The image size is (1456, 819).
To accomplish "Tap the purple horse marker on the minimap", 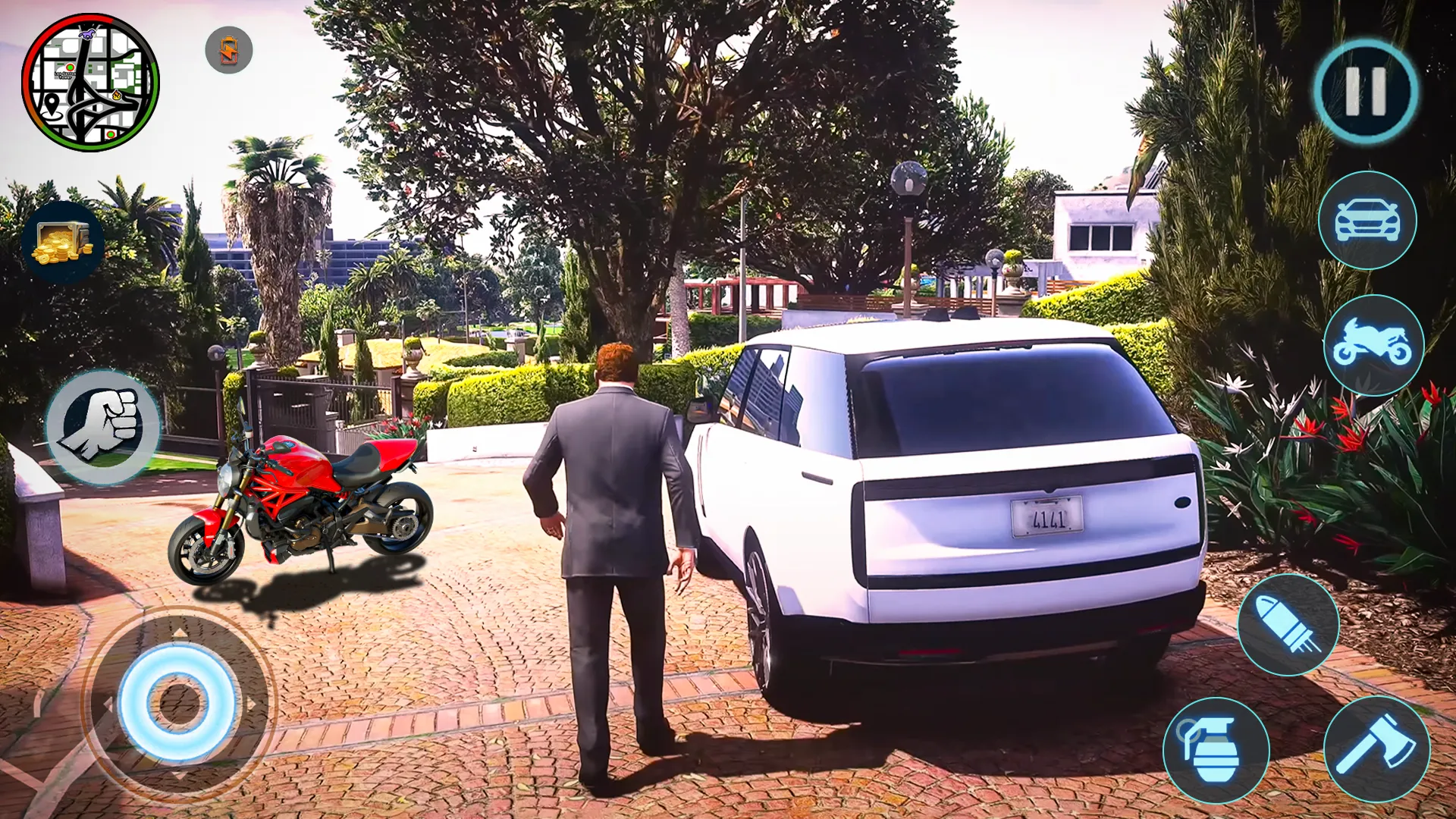I will [86, 35].
